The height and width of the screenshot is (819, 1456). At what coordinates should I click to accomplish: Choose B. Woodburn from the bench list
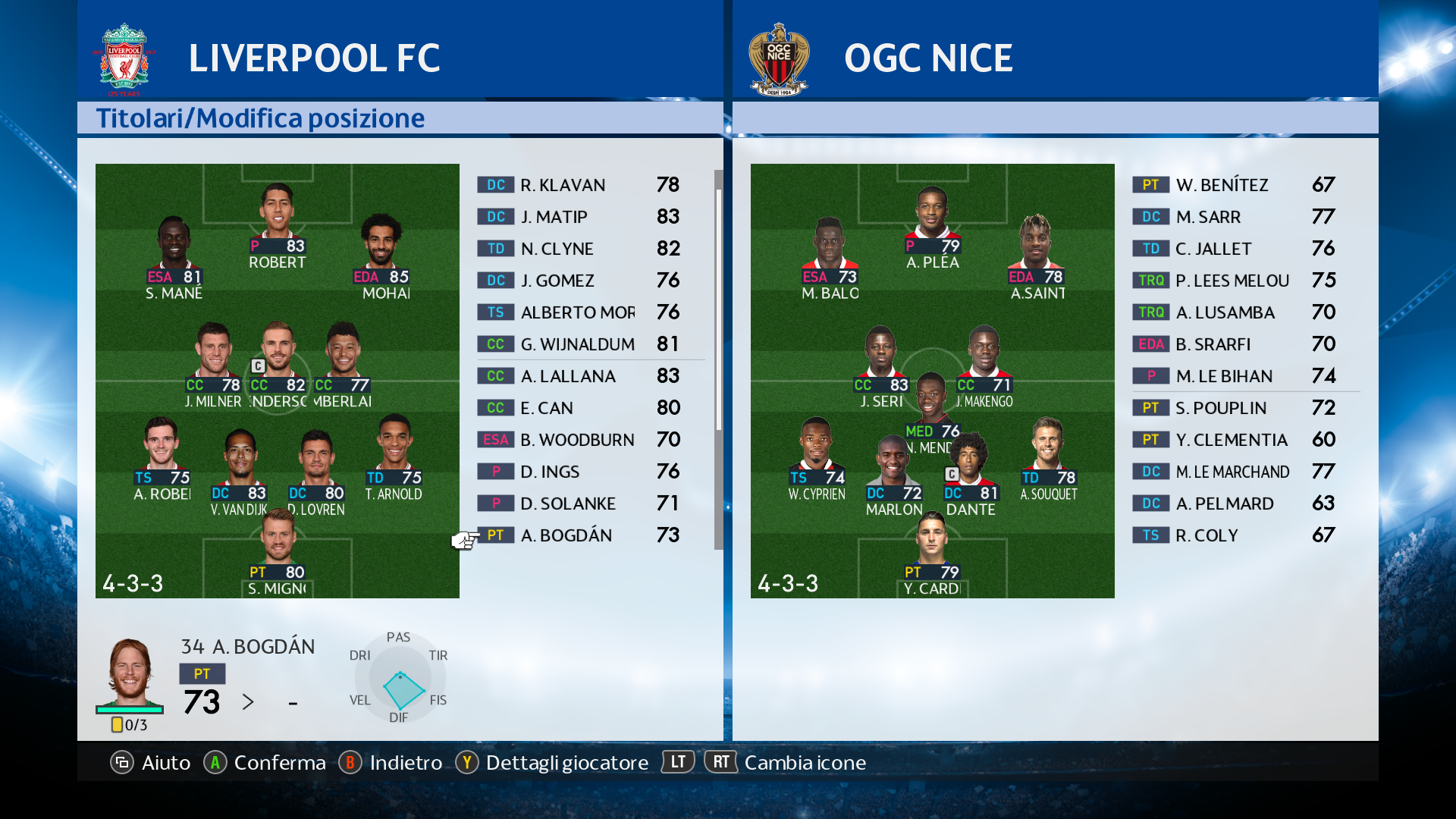tap(580, 440)
